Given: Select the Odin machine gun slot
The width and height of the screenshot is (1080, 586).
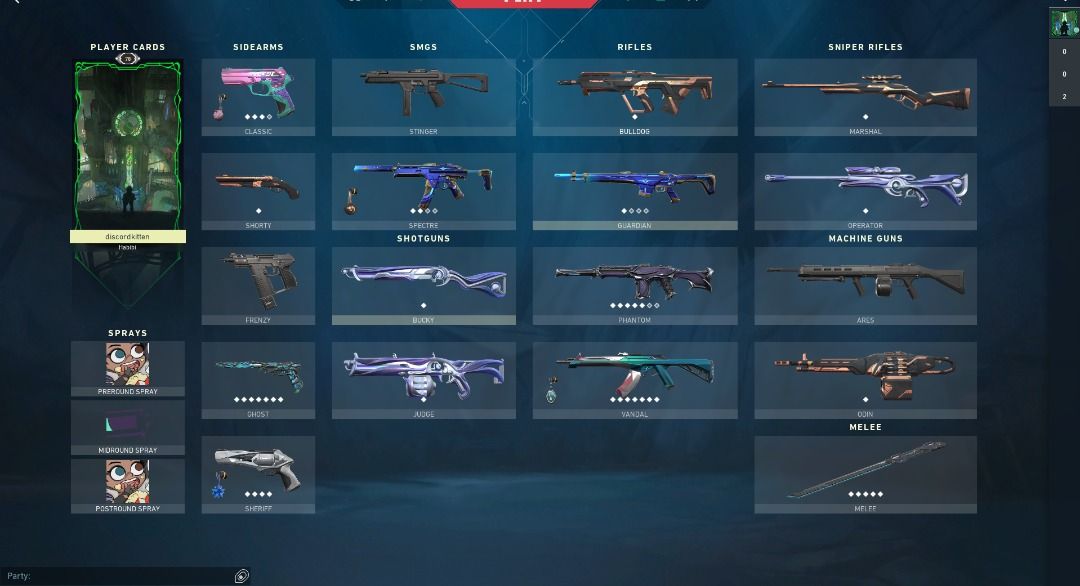Looking at the screenshot, I should click(865, 380).
